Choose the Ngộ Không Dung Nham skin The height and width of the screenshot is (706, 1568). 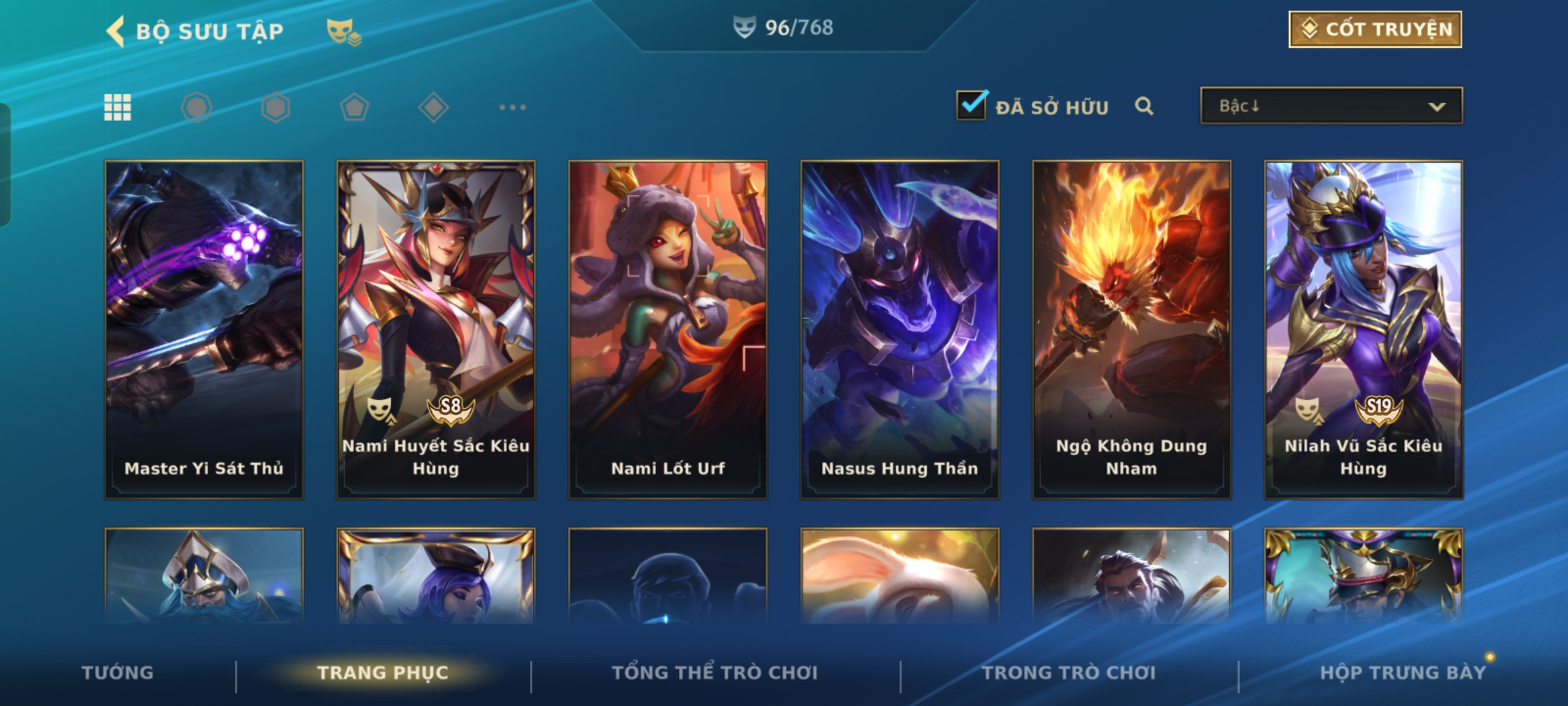[1132, 329]
